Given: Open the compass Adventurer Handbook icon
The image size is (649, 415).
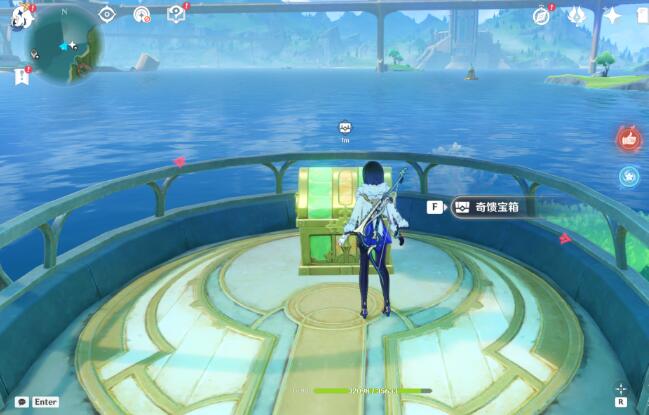Looking at the screenshot, I should point(542,15).
